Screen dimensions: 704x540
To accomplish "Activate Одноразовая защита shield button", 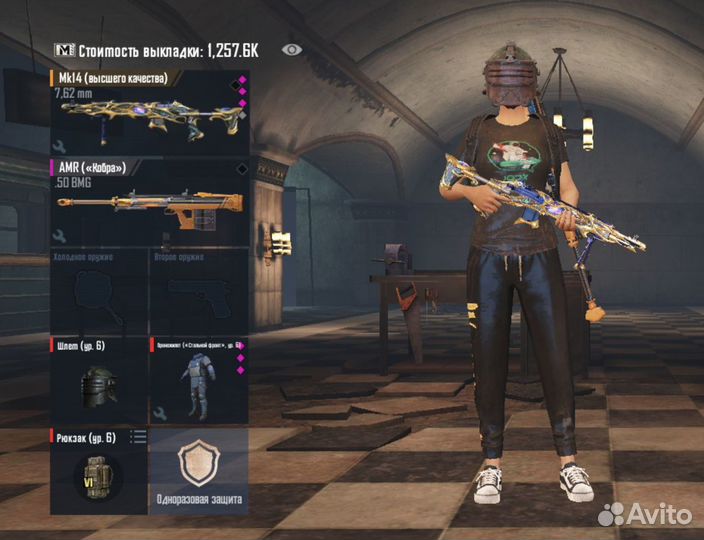I will [x=197, y=471].
